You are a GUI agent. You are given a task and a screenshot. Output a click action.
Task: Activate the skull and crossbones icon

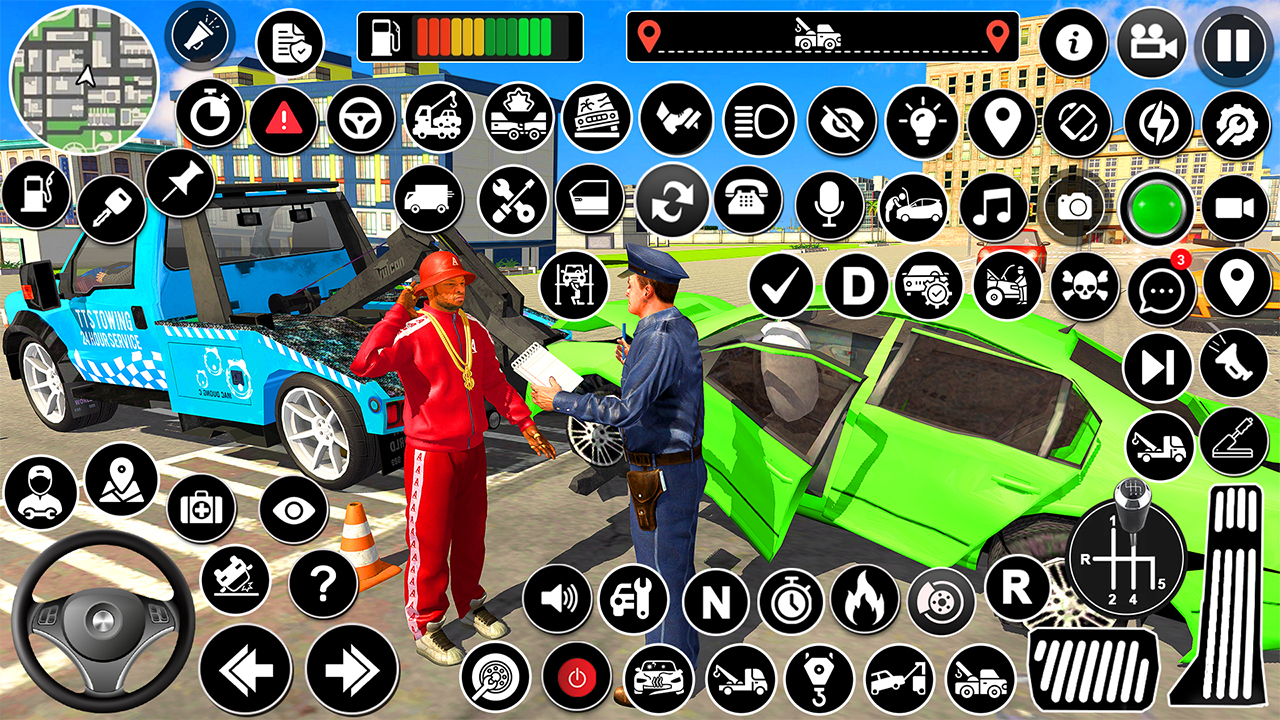tap(1085, 285)
